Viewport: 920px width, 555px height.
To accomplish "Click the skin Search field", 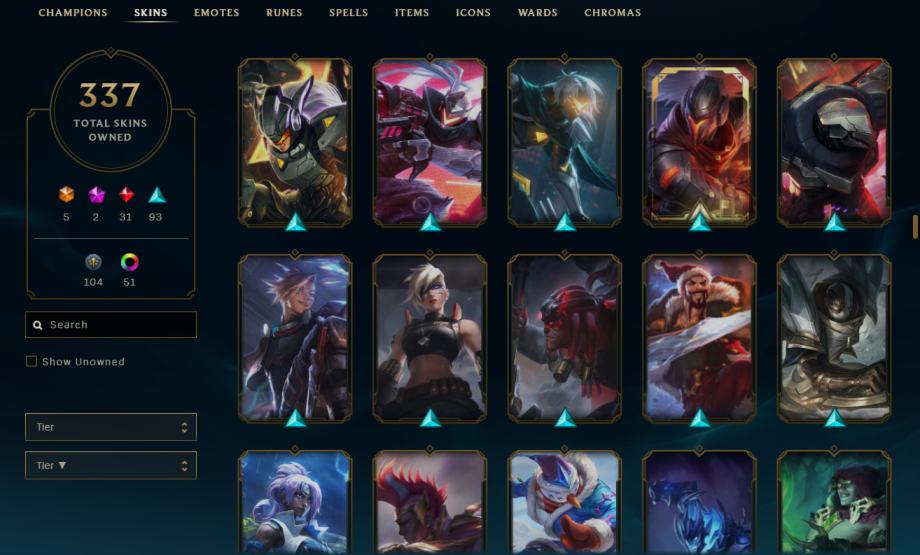I will click(111, 325).
